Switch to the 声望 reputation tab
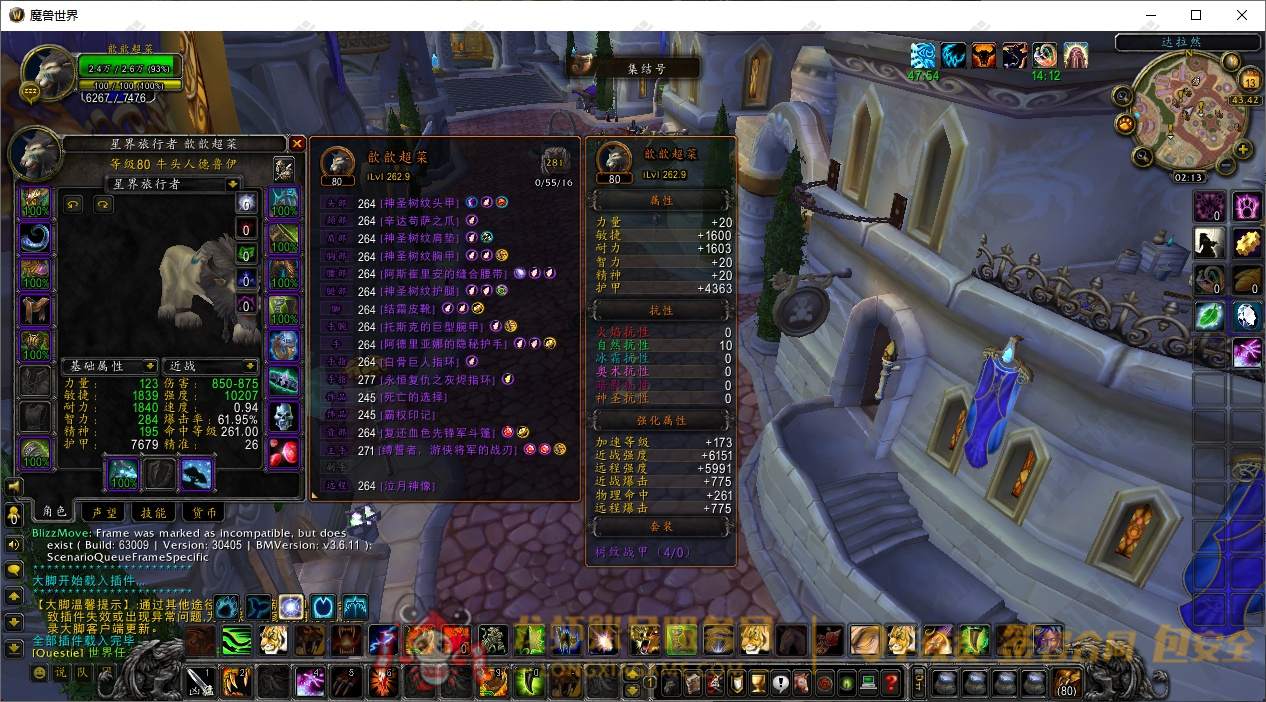 pos(104,512)
